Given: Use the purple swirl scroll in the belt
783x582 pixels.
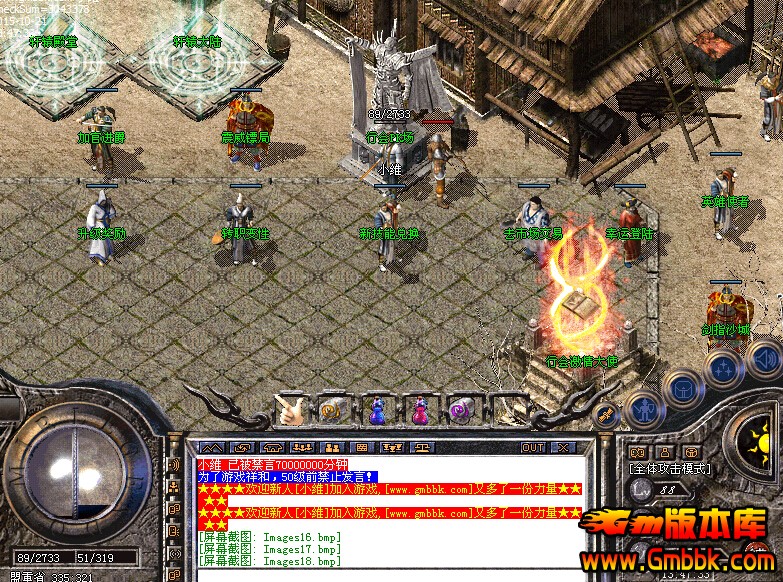Looking at the screenshot, I should click(462, 410).
